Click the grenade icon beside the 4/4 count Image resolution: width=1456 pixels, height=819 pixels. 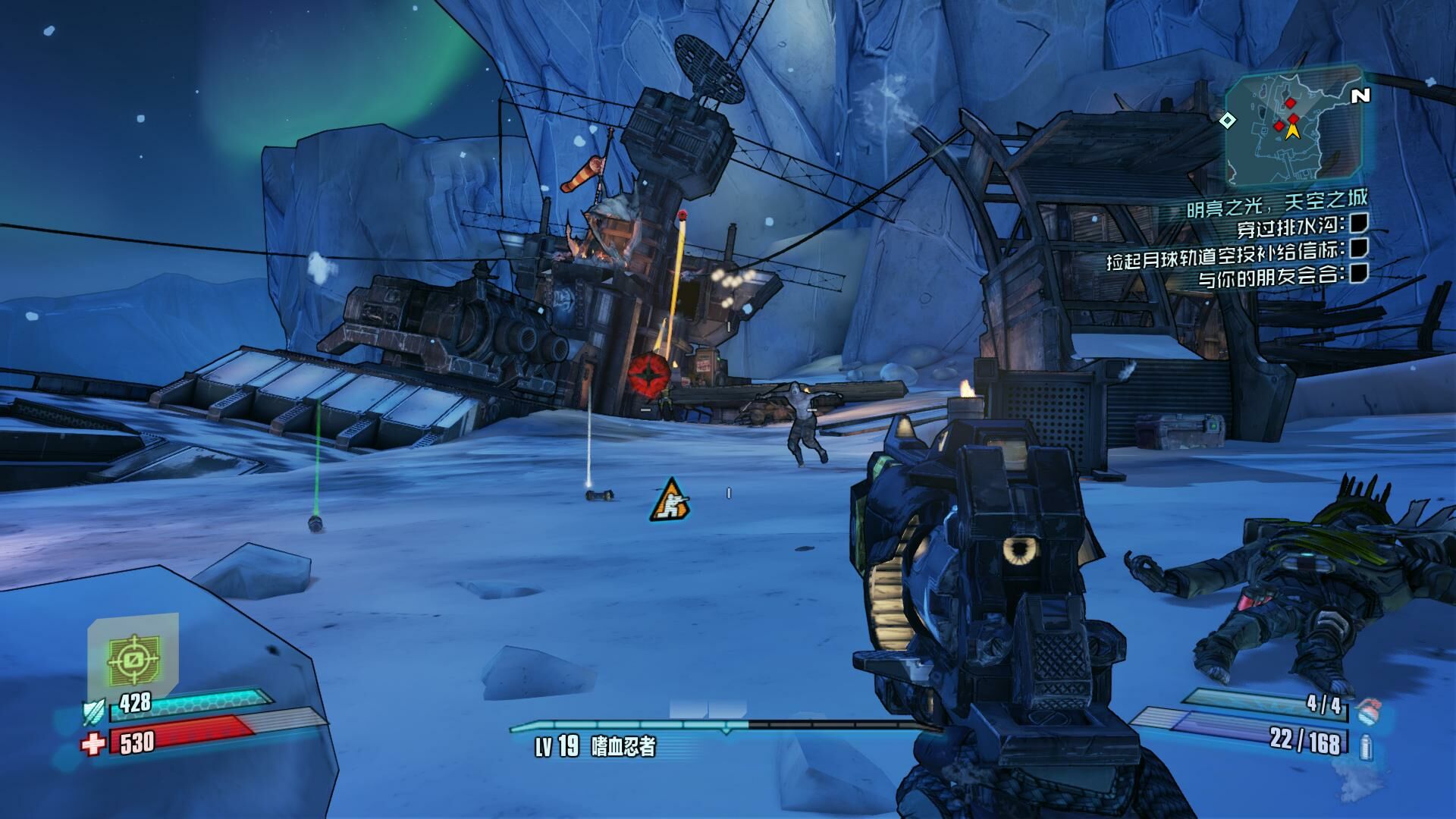pyautogui.click(x=1367, y=710)
